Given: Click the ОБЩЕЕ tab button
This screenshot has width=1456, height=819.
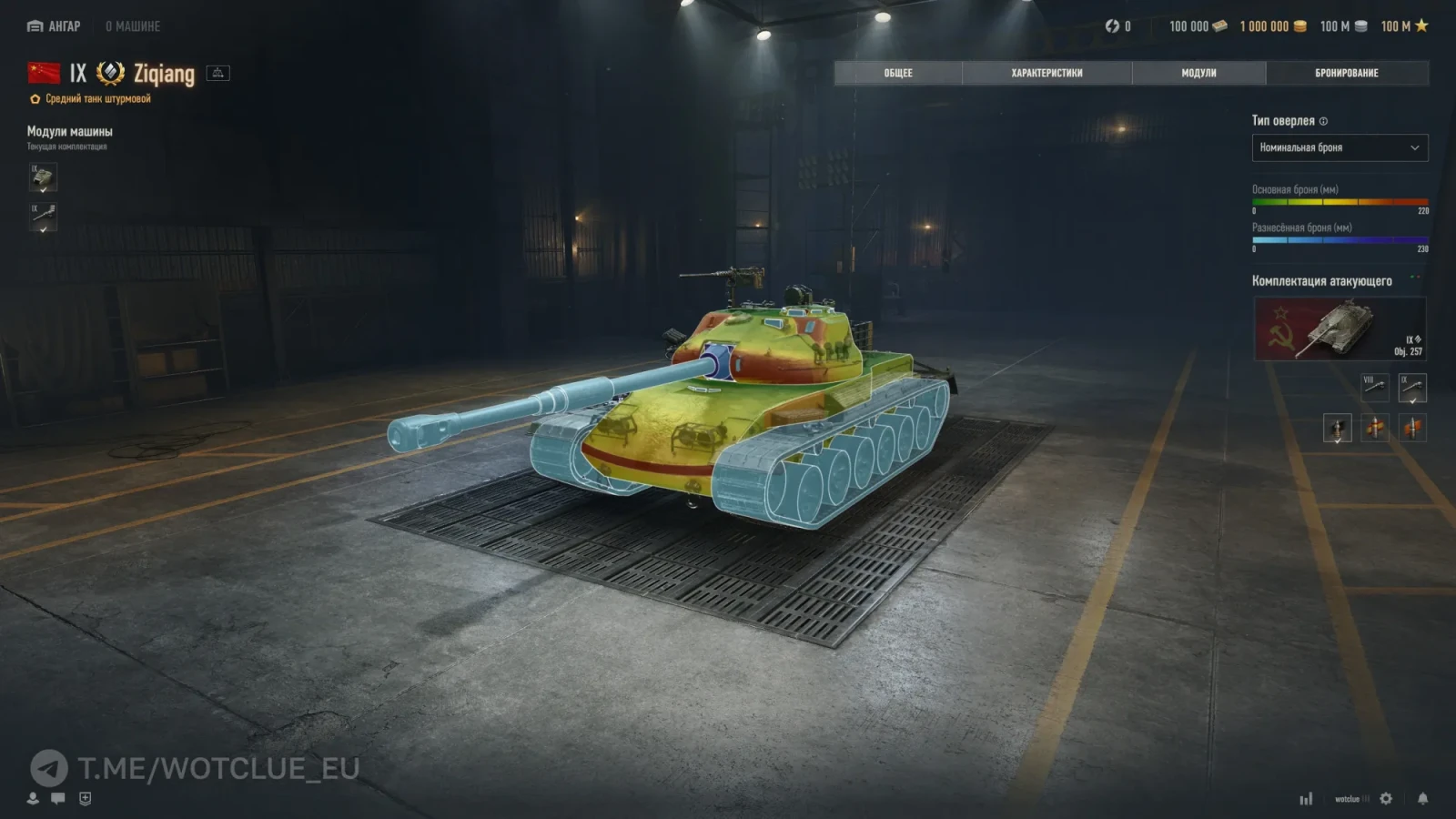Looking at the screenshot, I should [897, 73].
